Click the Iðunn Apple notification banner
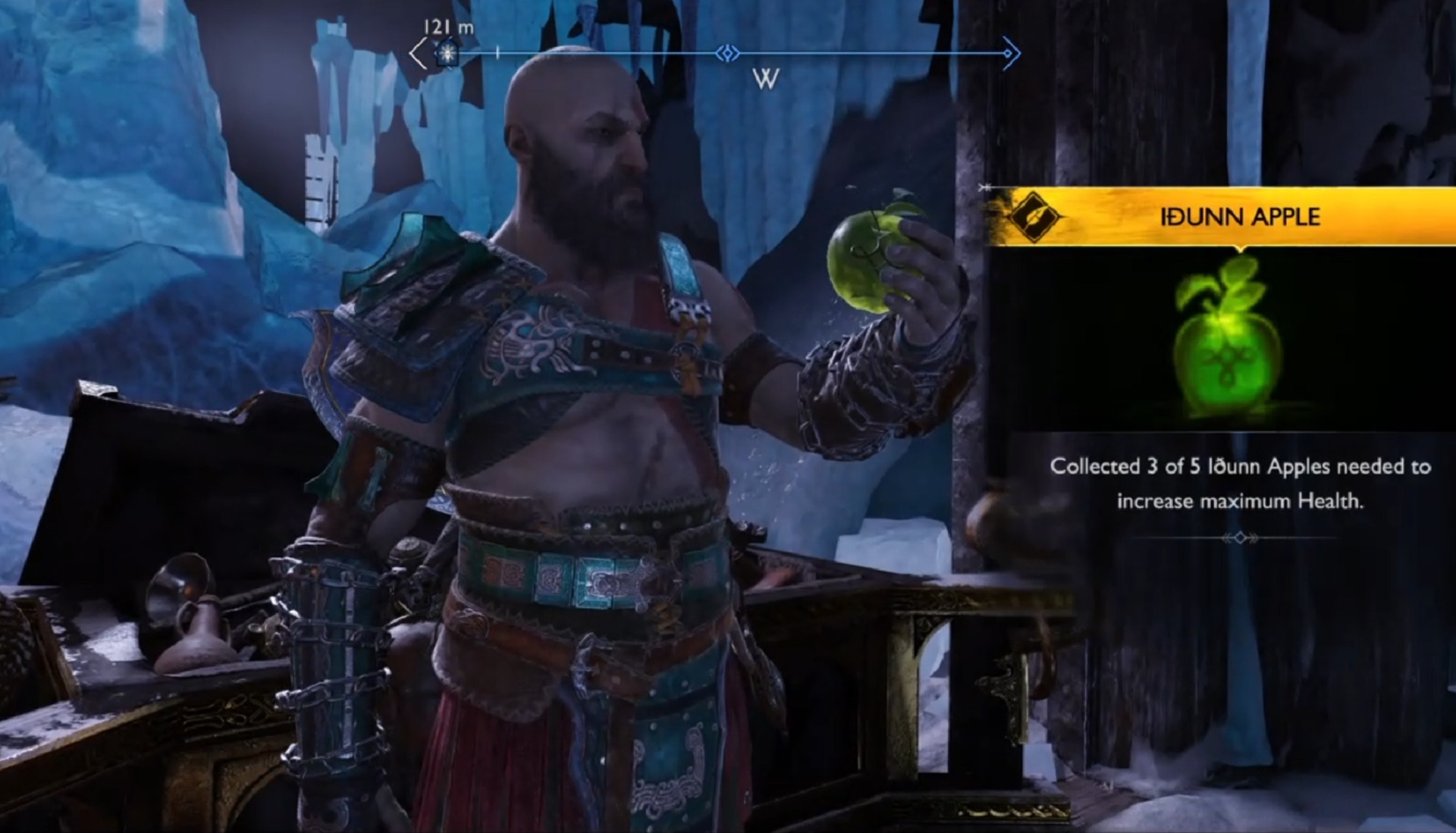 point(1239,217)
